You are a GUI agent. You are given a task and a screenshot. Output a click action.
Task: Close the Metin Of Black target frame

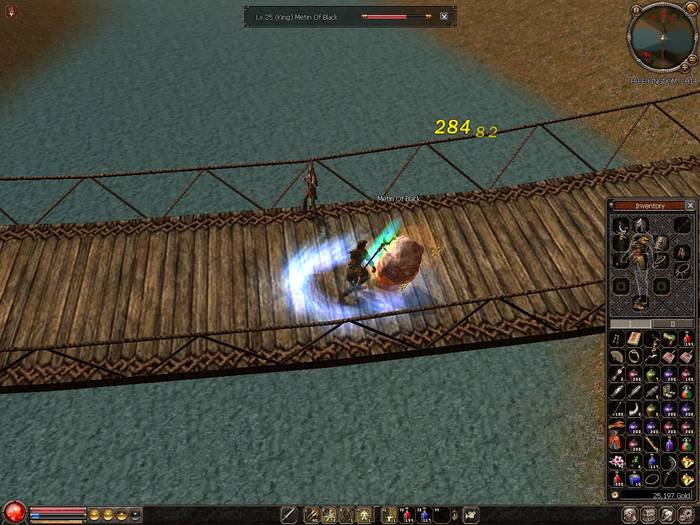(444, 17)
